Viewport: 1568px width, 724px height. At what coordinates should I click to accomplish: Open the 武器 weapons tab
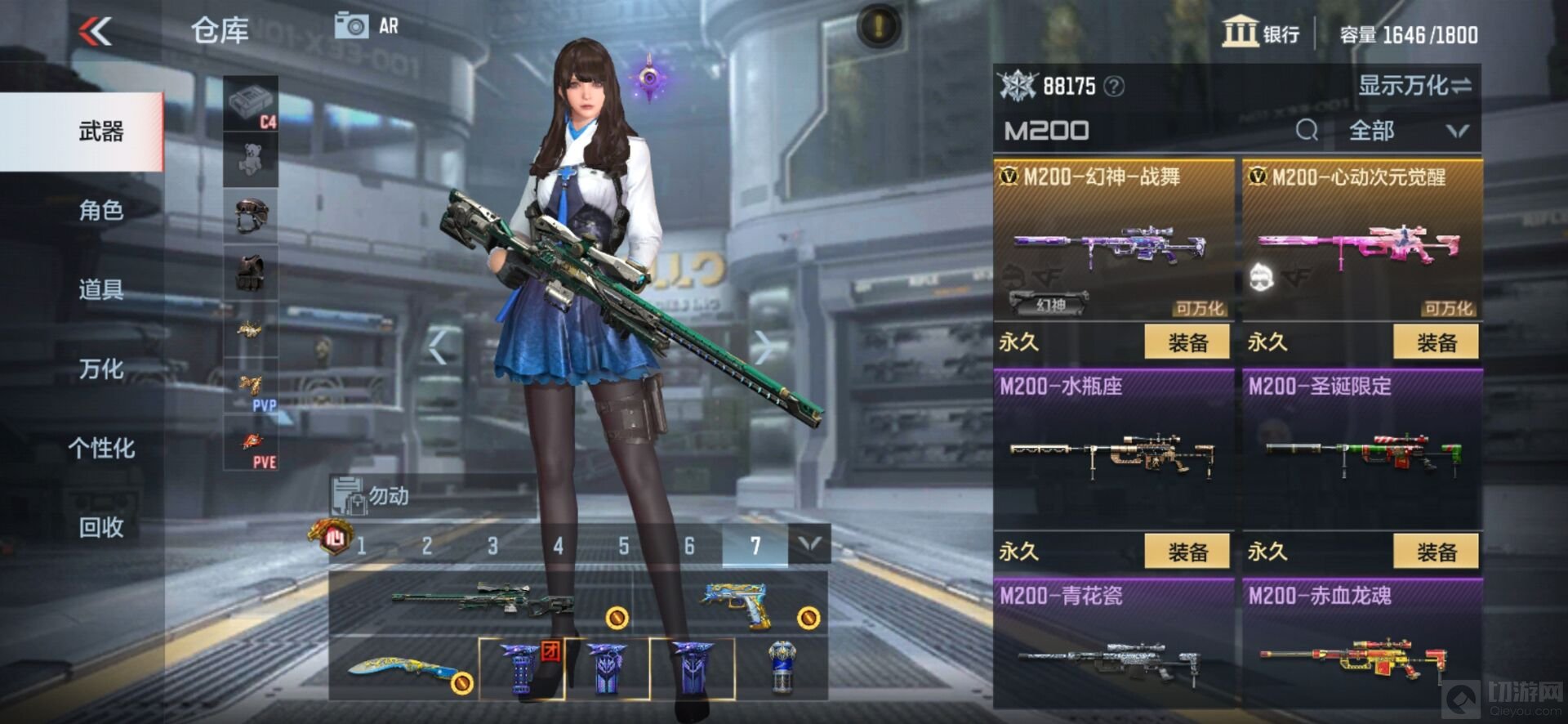coord(100,132)
